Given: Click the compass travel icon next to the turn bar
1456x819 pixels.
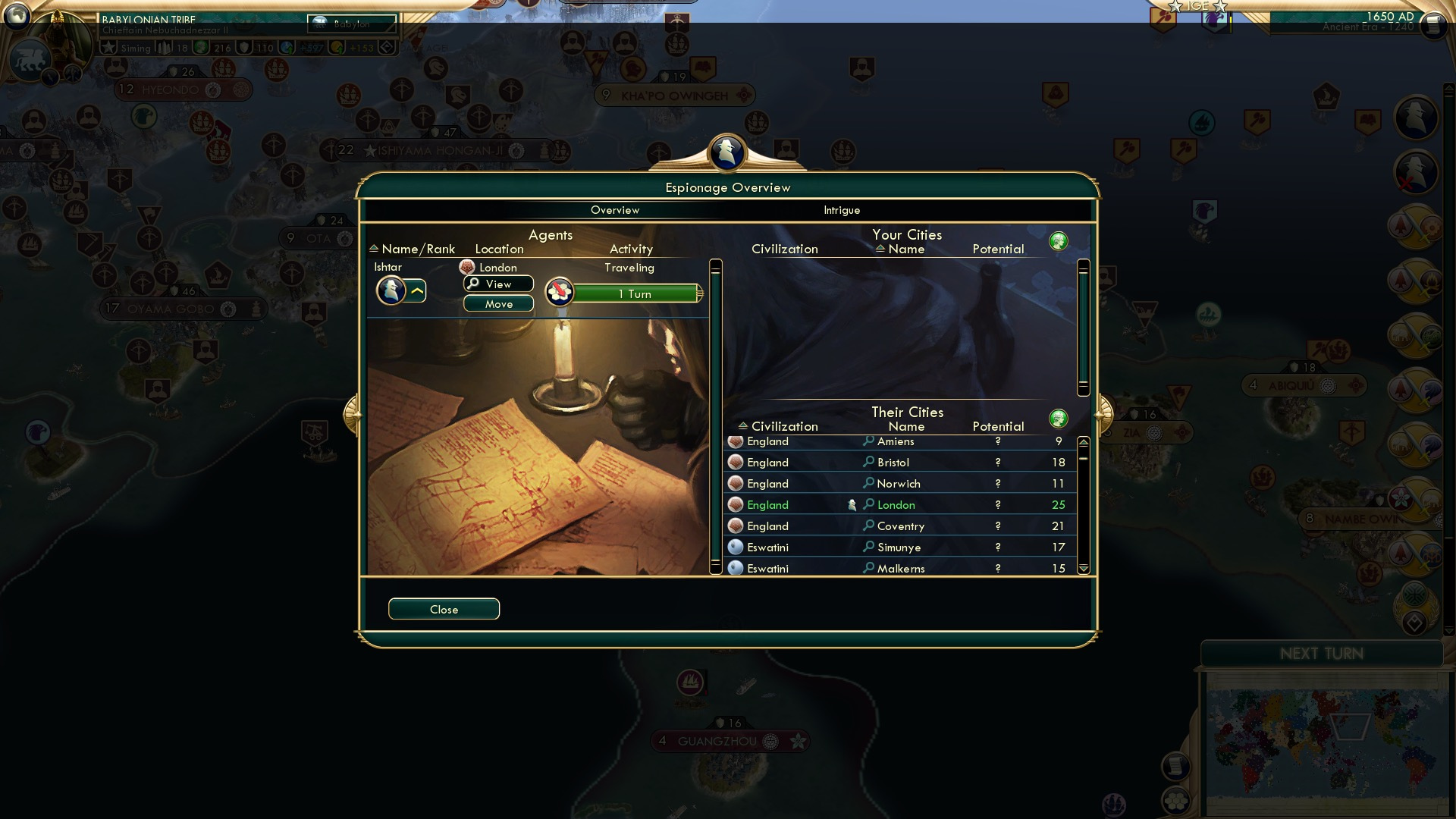Looking at the screenshot, I should pos(559,292).
